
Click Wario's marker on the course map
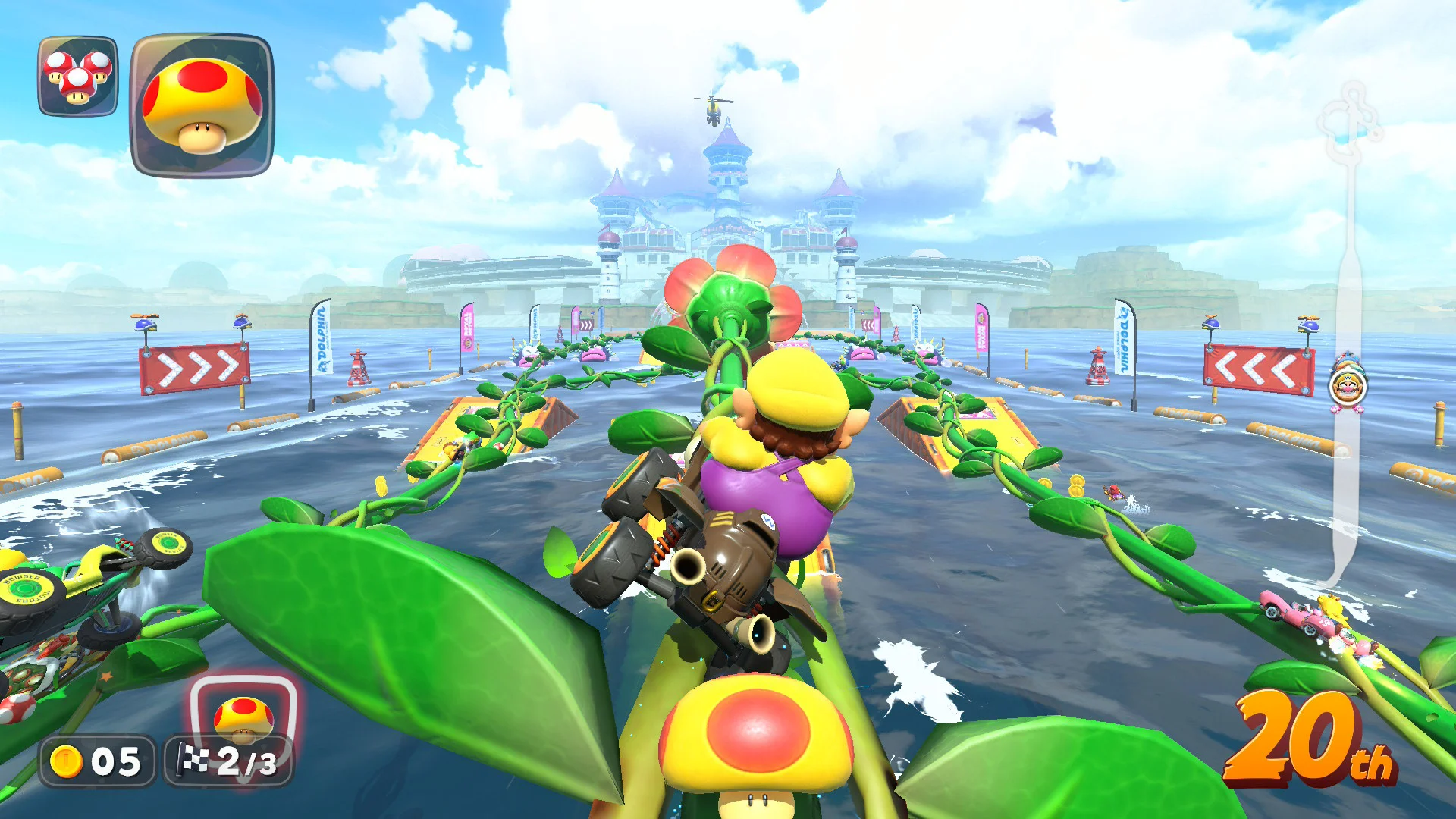click(x=1348, y=387)
